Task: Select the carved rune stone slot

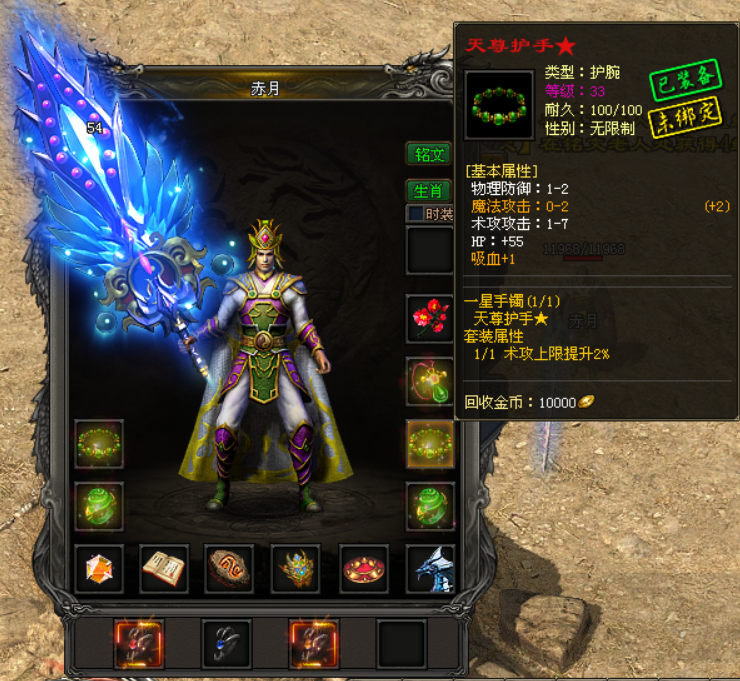Action: [x=230, y=569]
